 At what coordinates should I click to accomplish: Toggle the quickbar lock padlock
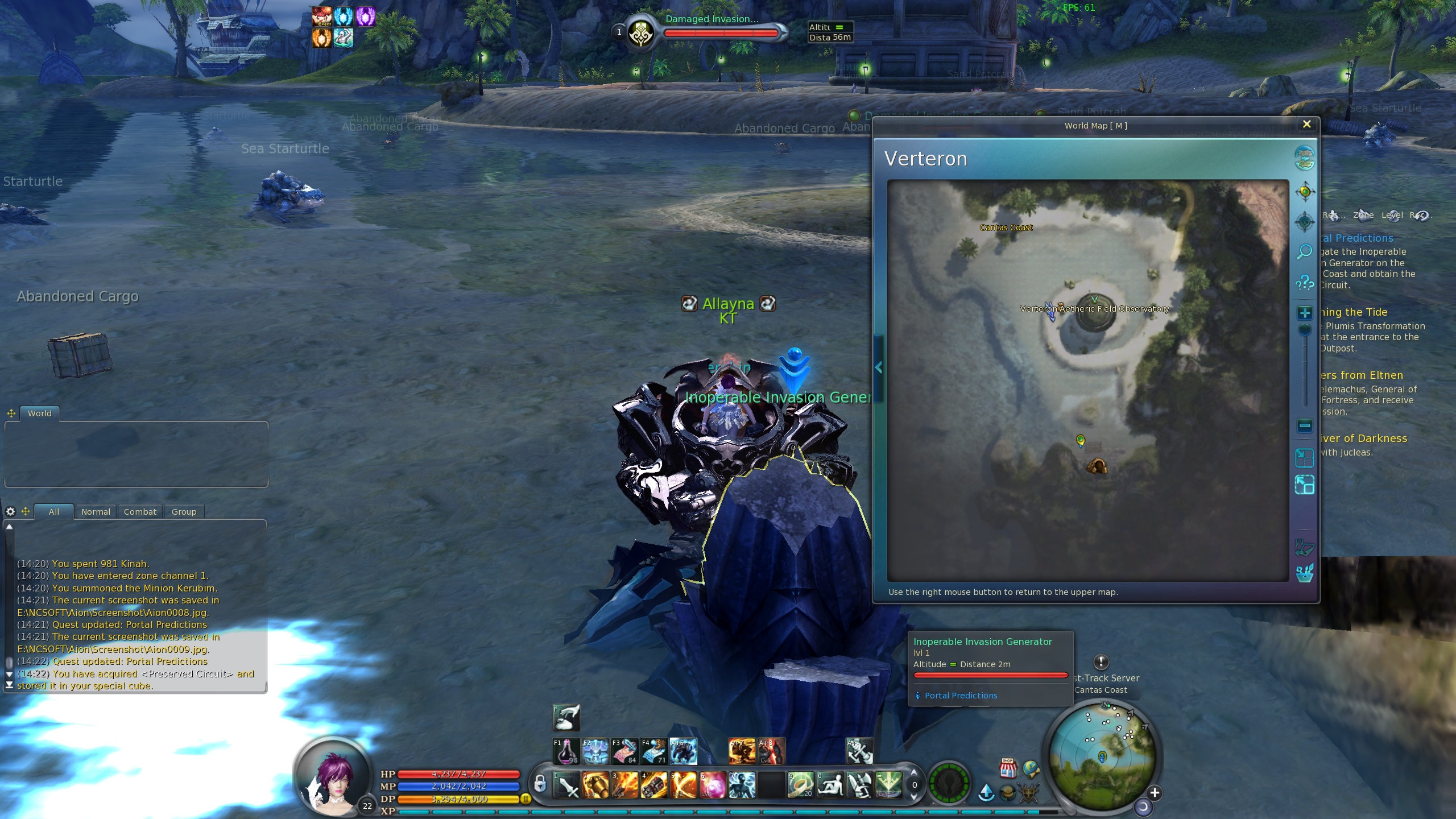pos(540,784)
